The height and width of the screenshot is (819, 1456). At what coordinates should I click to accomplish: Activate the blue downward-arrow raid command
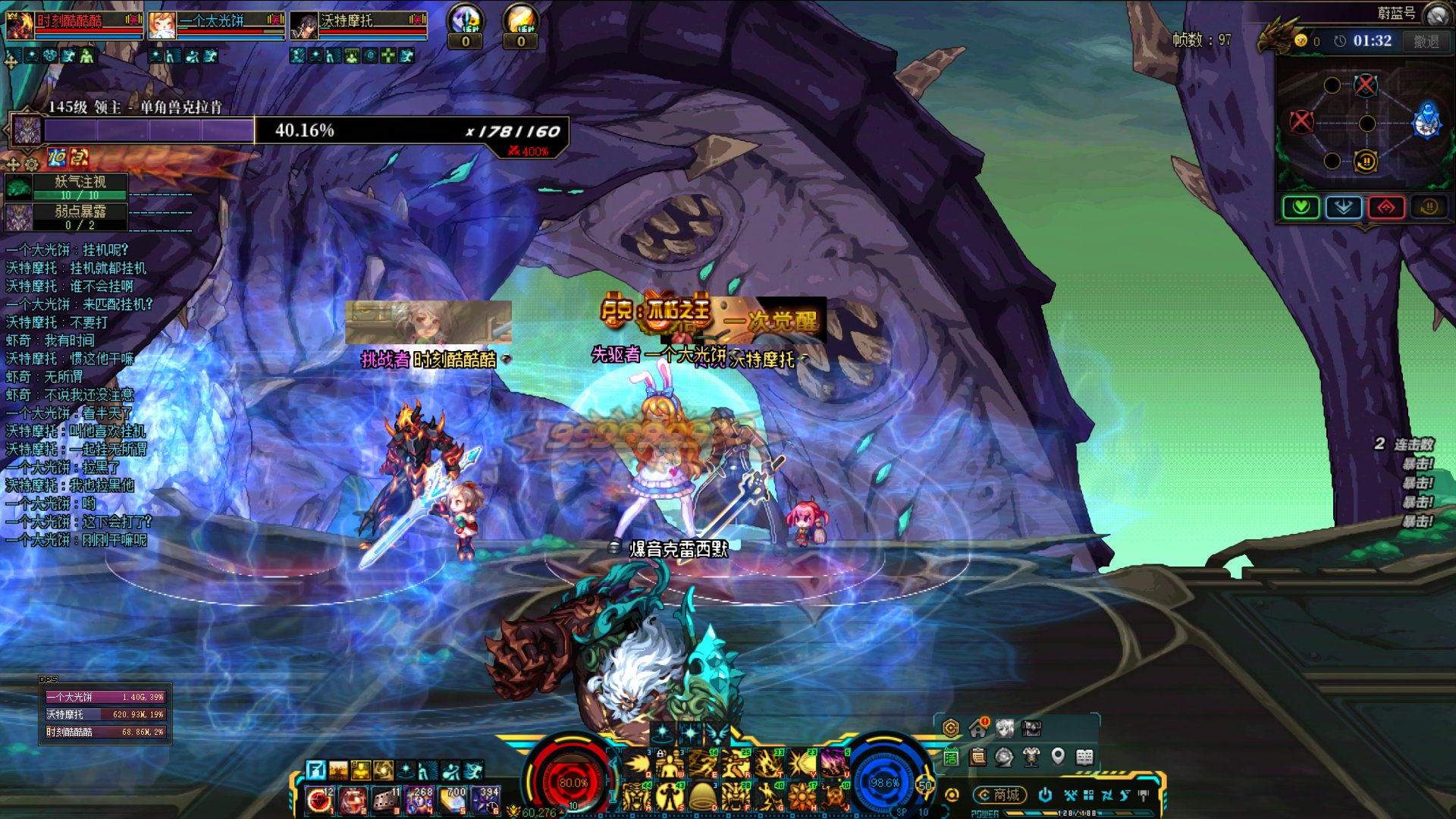pyautogui.click(x=1344, y=207)
